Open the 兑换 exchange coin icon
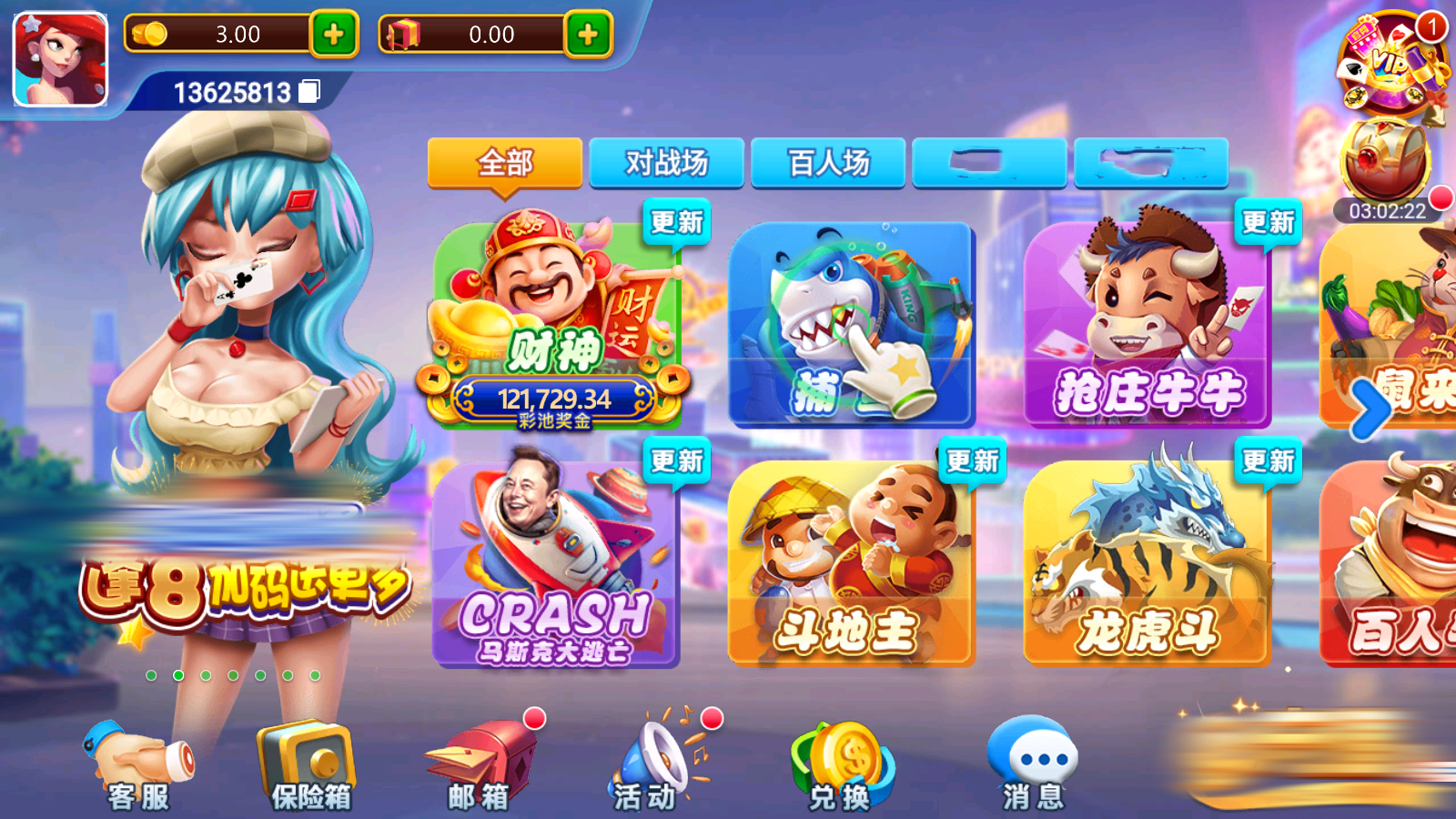 pos(842,760)
